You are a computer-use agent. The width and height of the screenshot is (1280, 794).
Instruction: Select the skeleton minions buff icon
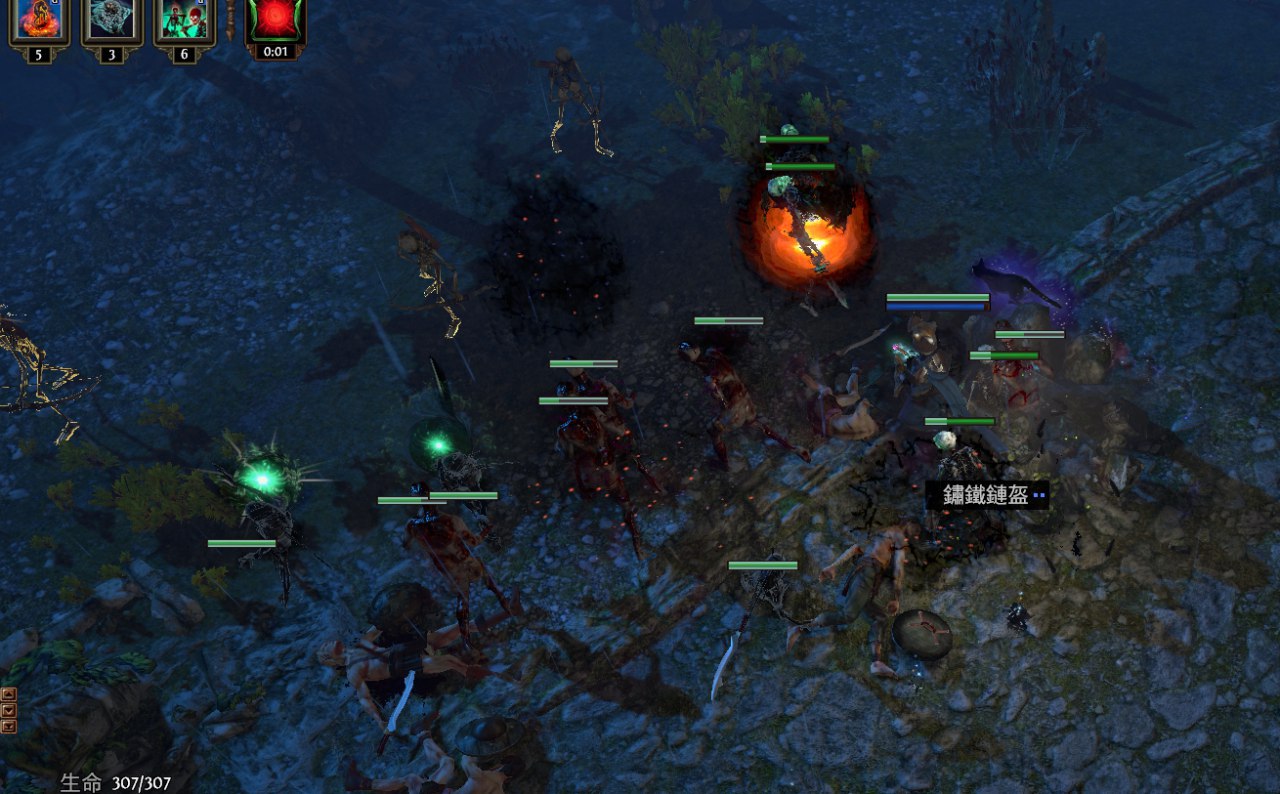(x=184, y=22)
